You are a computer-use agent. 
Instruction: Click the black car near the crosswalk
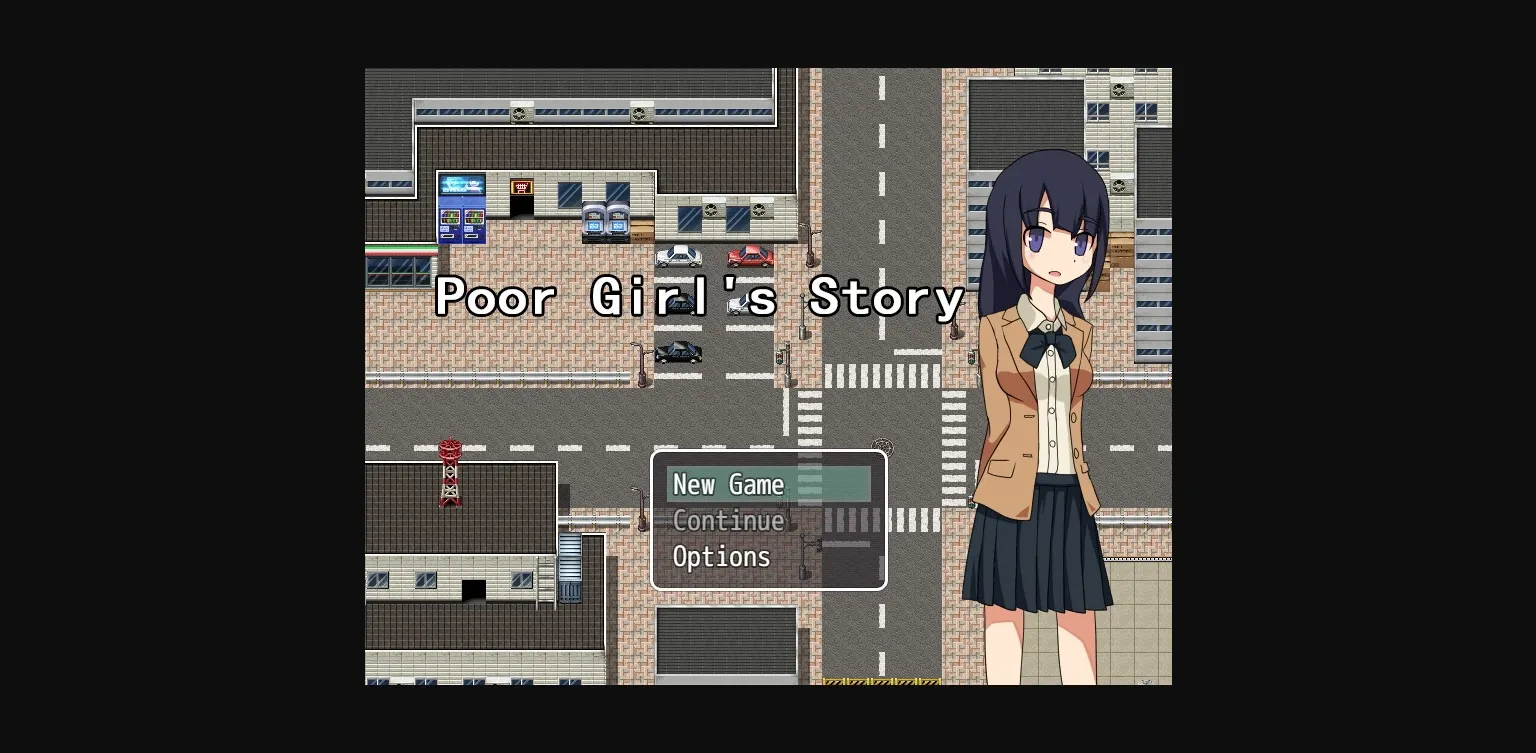(679, 352)
